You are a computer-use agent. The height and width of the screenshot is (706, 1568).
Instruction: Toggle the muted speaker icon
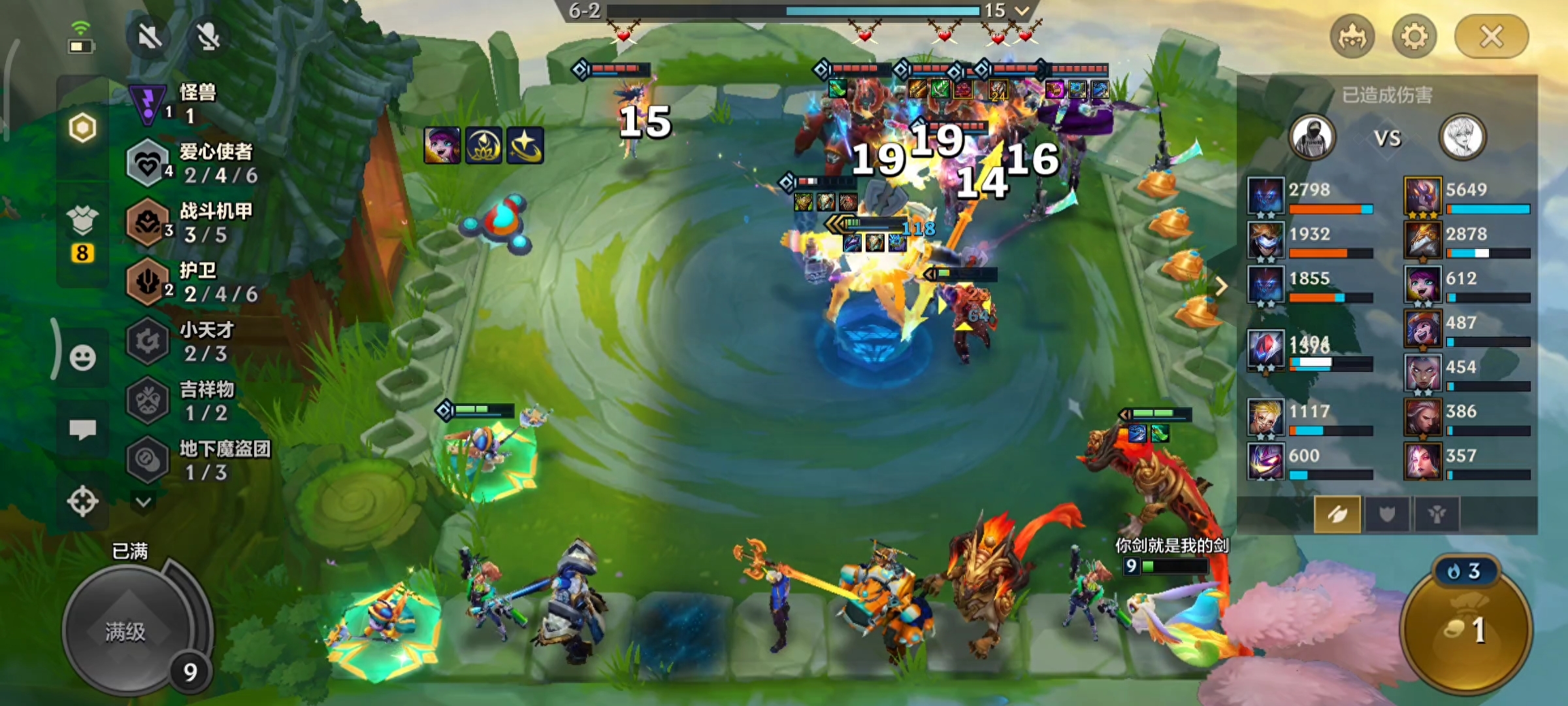coord(150,37)
